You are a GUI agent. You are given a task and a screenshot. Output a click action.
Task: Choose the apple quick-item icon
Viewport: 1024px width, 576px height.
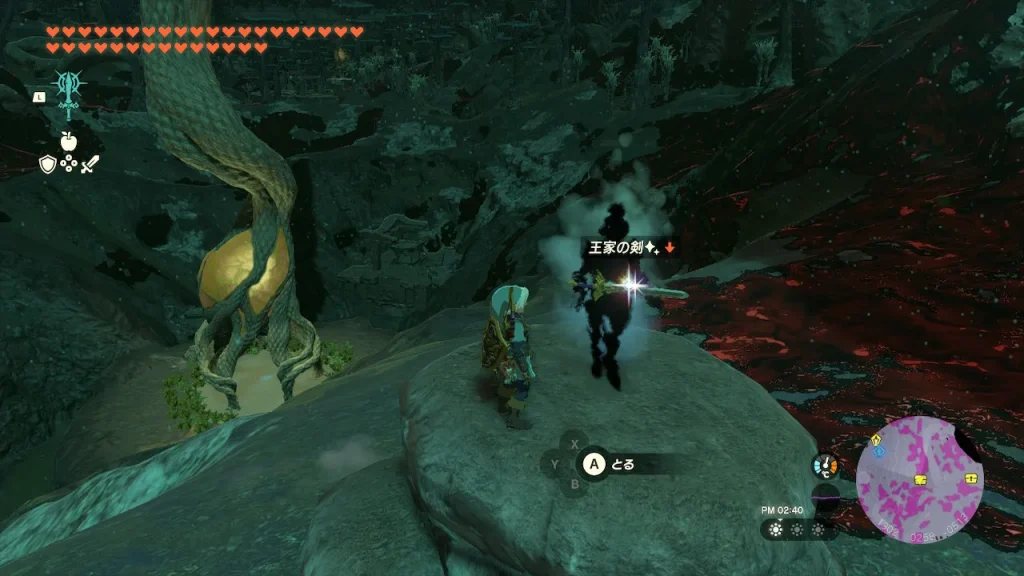tap(68, 141)
